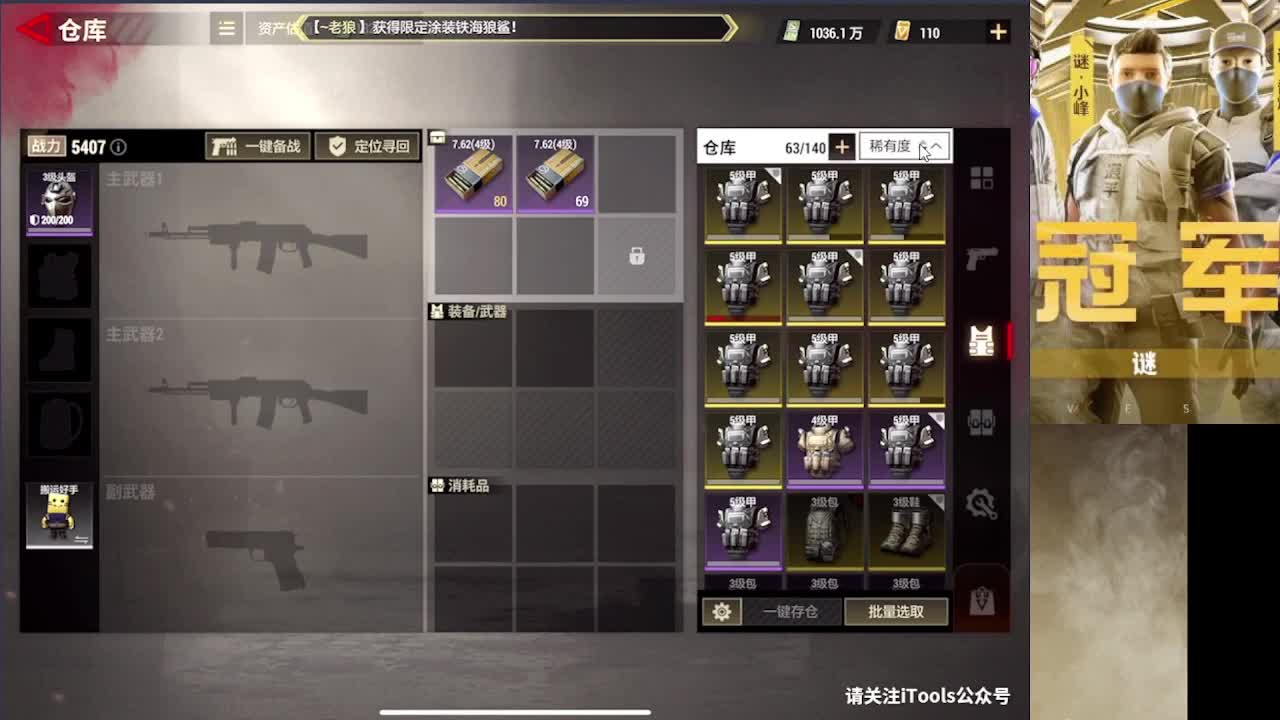Image resolution: width=1280 pixels, height=720 pixels.
Task: Select the magazine attachments filter icon
Action: click(981, 424)
